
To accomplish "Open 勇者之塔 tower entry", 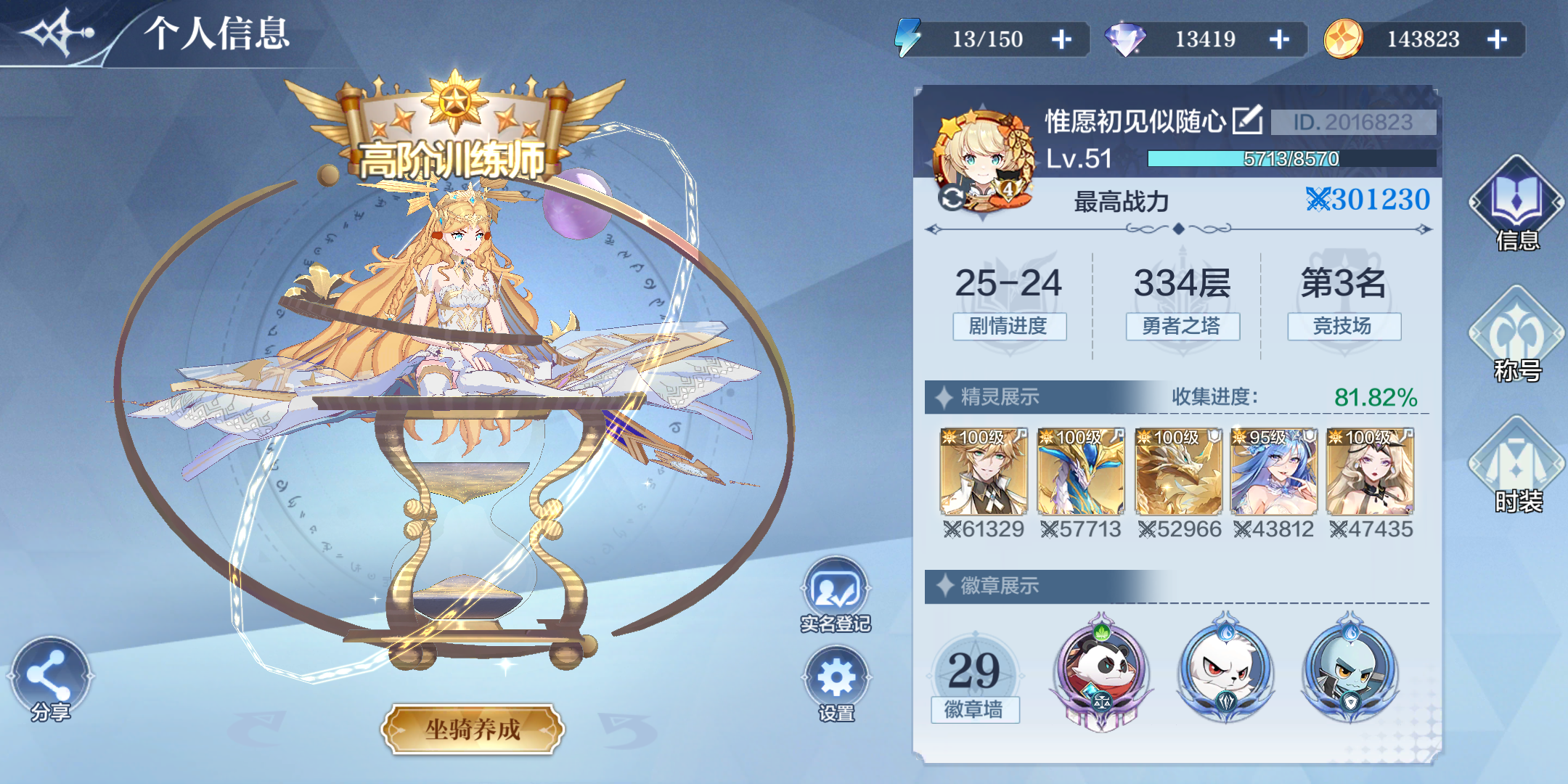I will 1183,327.
